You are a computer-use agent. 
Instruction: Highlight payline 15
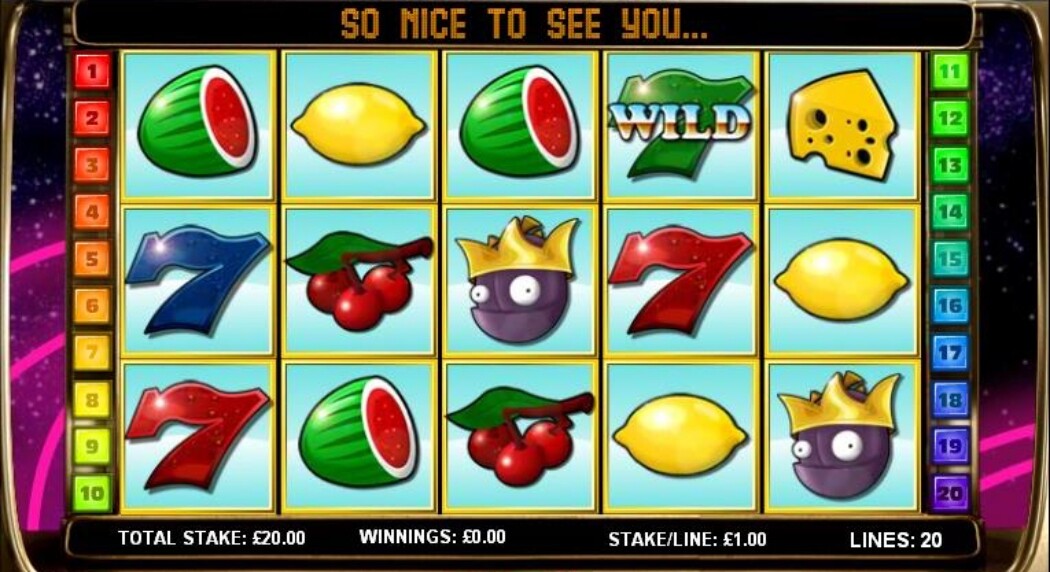point(949,259)
